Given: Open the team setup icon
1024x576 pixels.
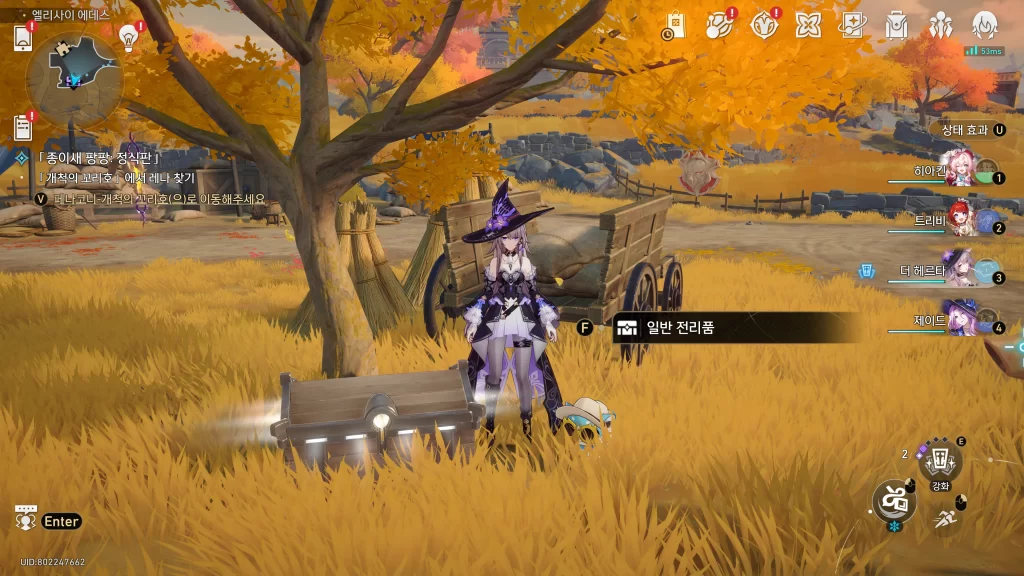Looking at the screenshot, I should 940,25.
